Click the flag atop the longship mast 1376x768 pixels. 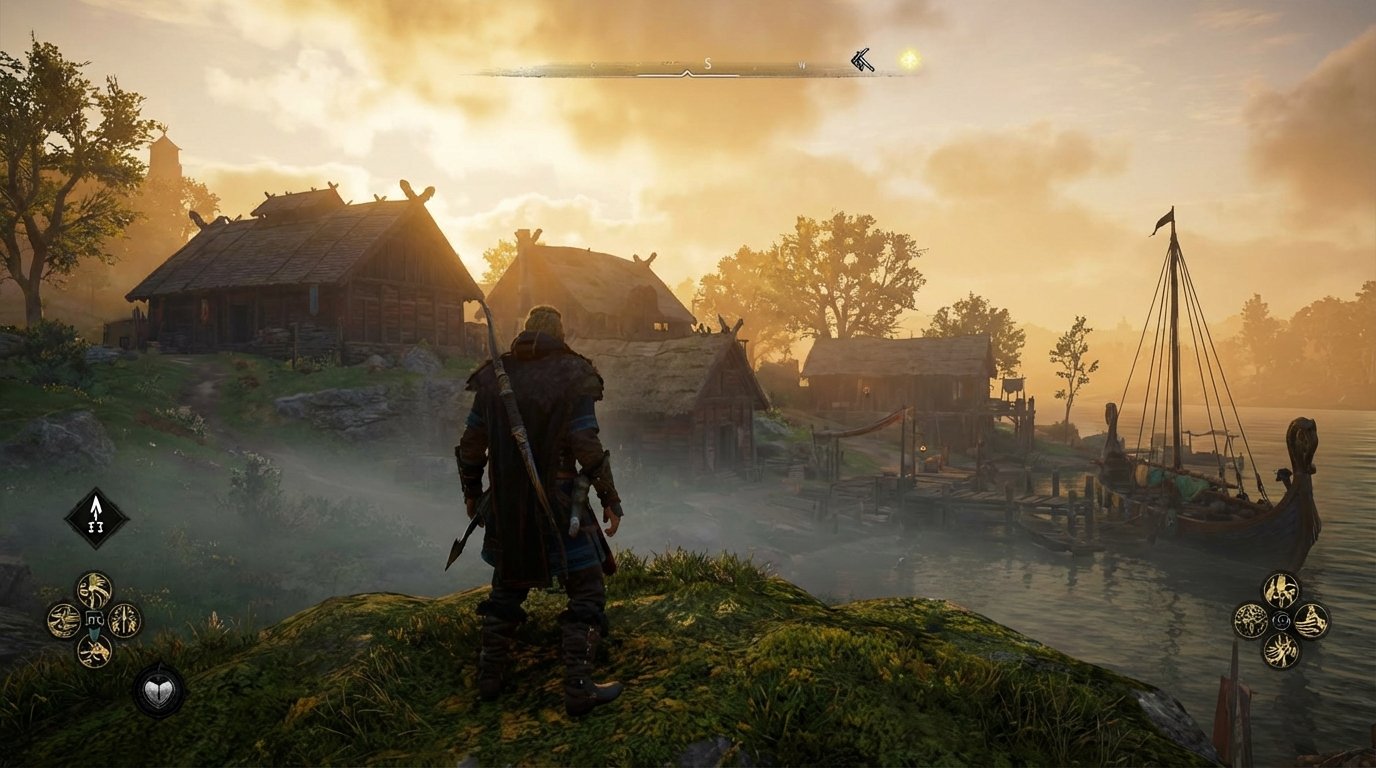click(x=1164, y=218)
